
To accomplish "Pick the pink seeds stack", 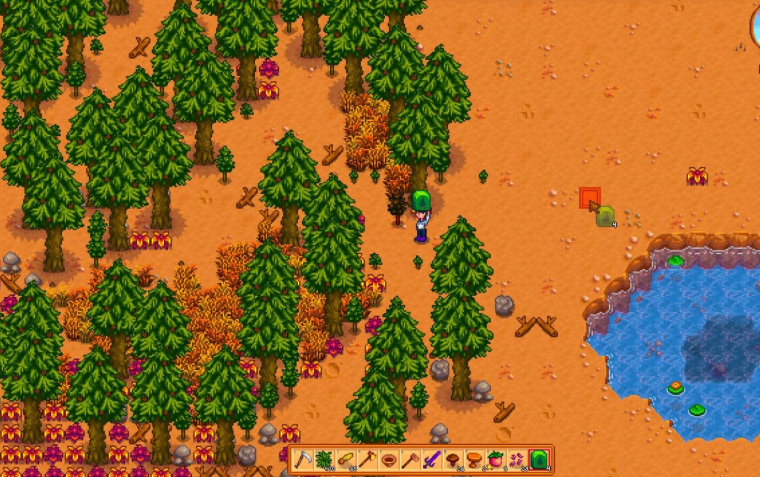I will [517, 460].
